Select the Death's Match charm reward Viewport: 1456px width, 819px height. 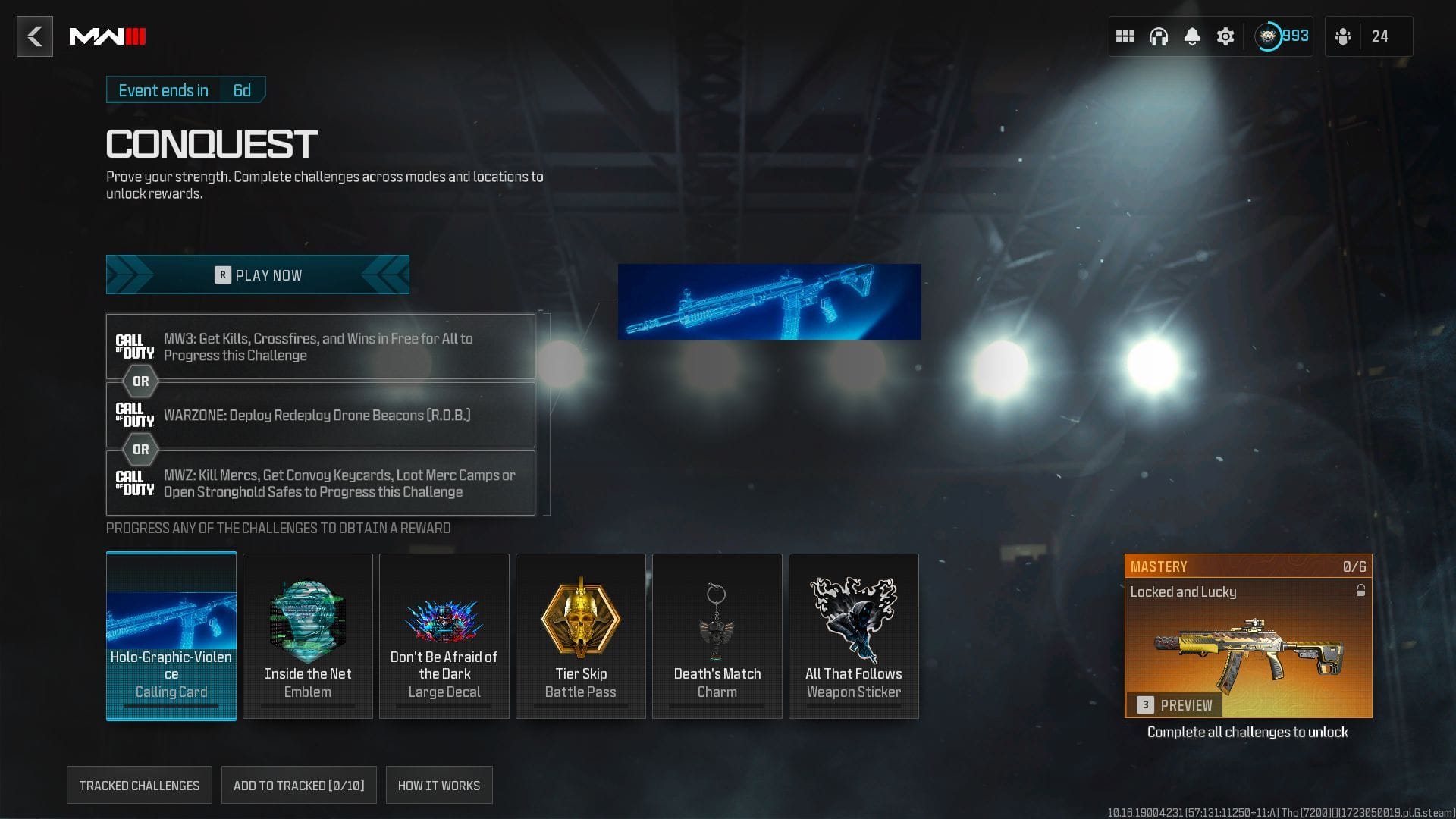(x=717, y=635)
